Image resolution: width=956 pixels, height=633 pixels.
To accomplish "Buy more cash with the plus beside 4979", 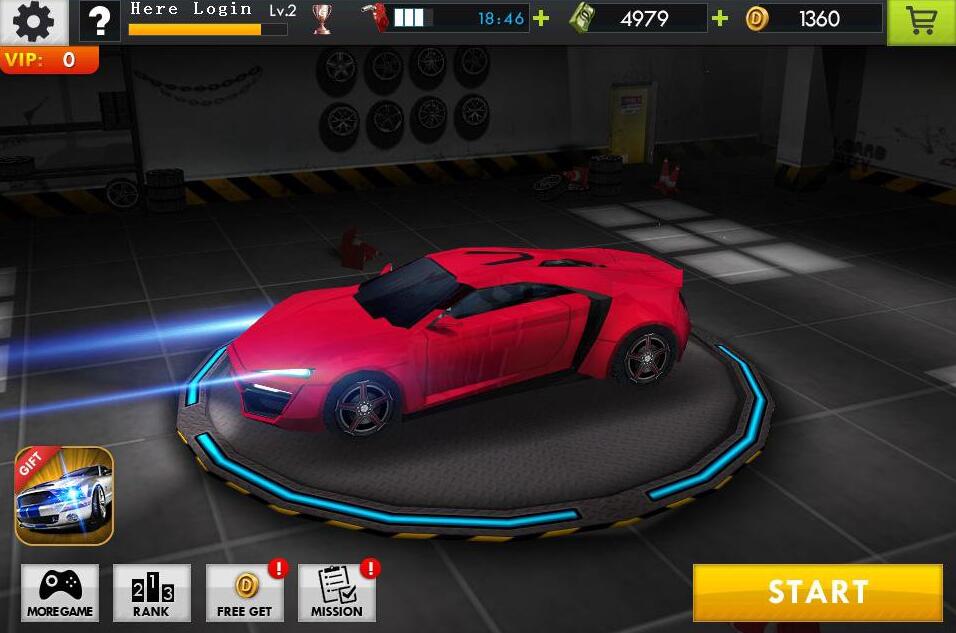I will [720, 18].
